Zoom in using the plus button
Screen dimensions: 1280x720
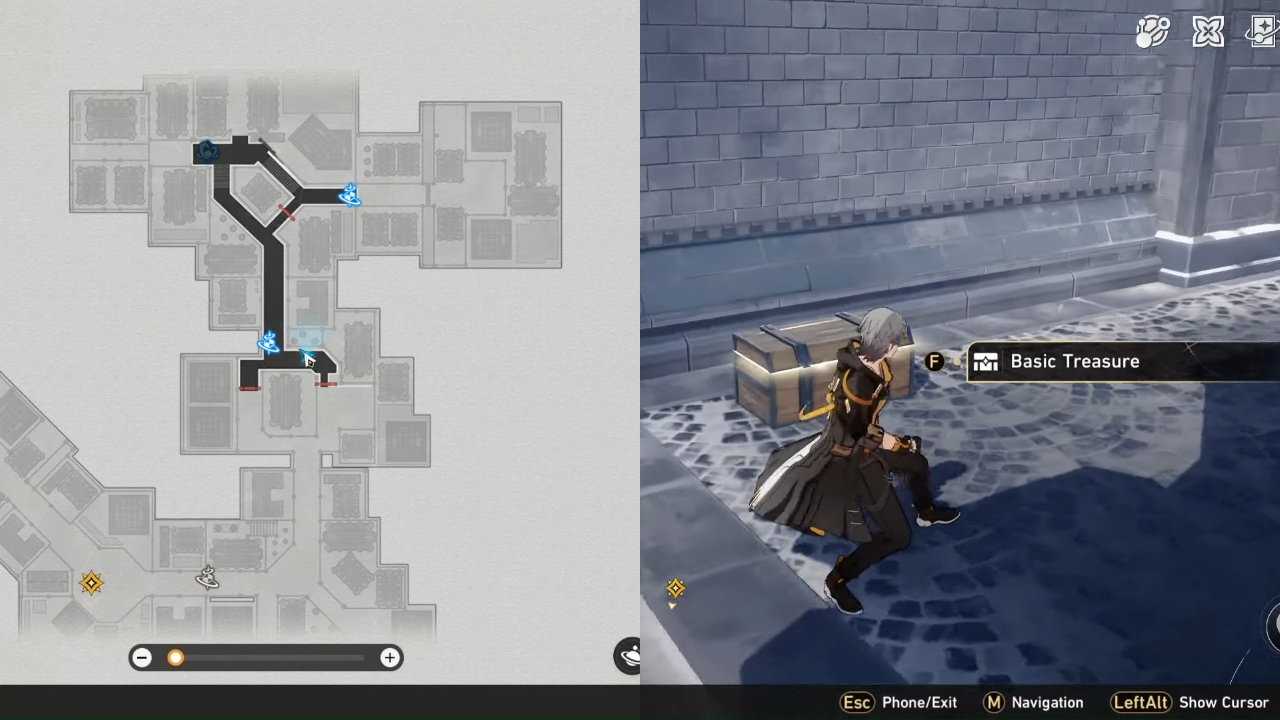390,657
